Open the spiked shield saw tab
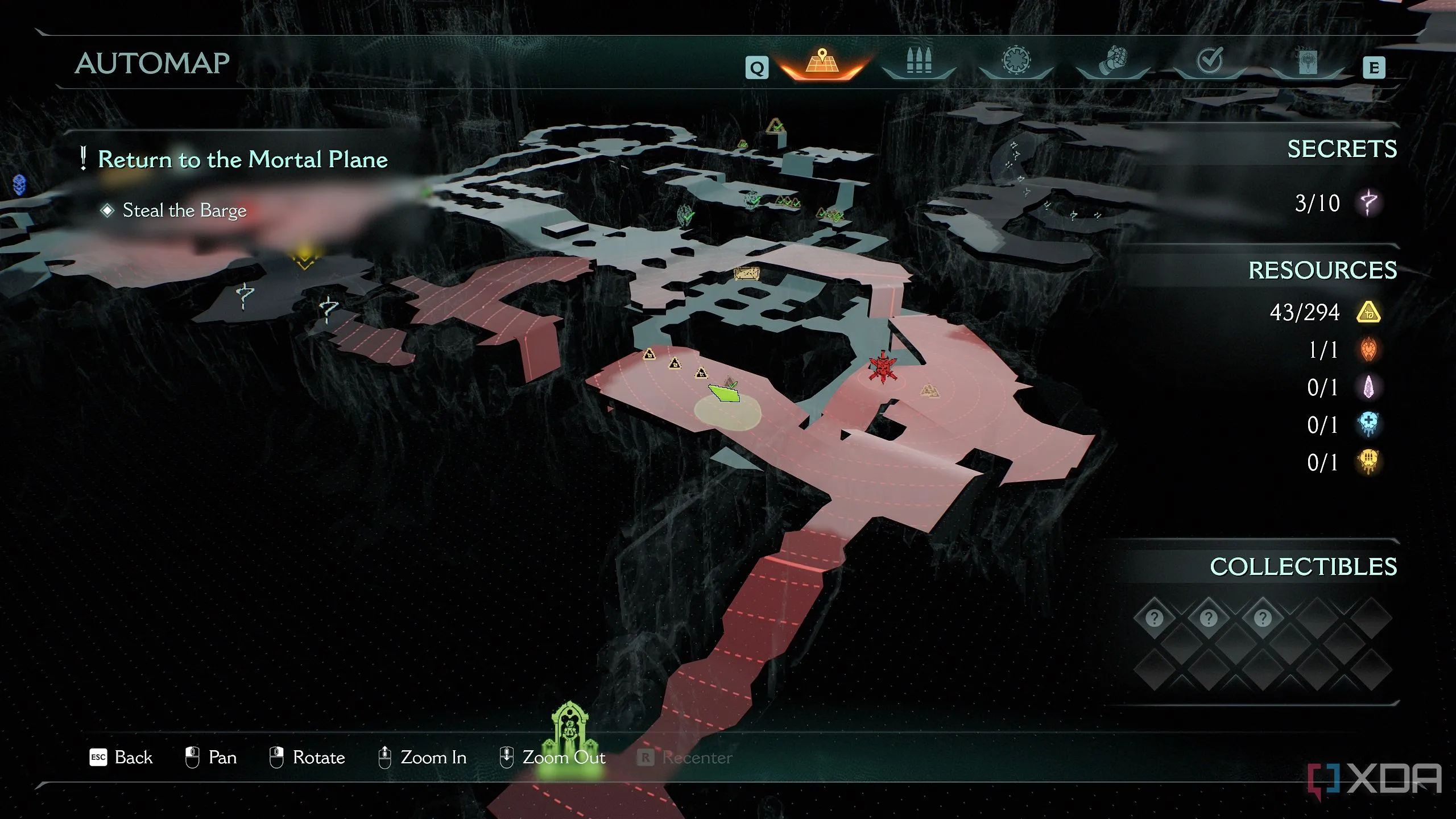The image size is (1456, 819). point(1016,62)
